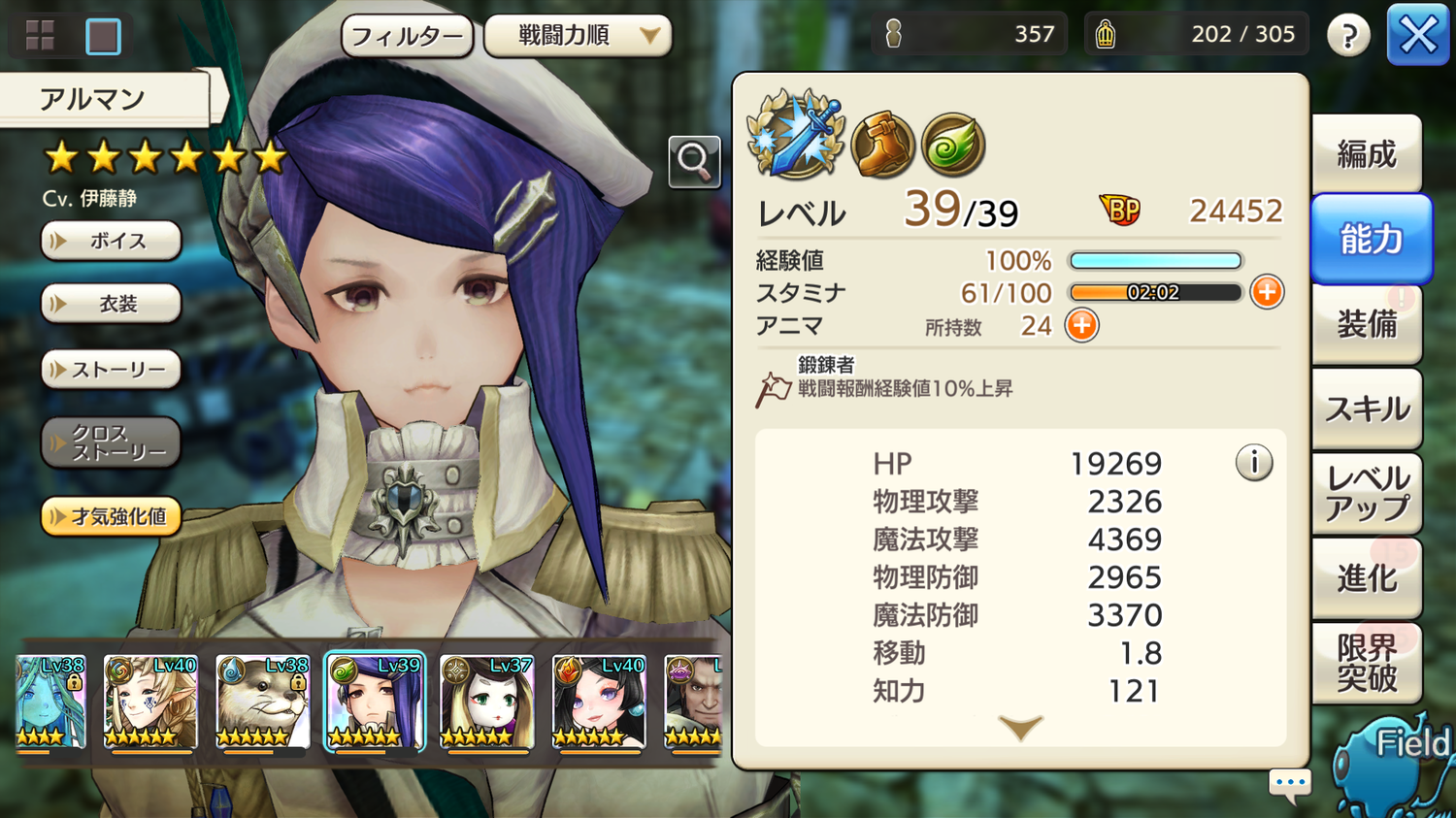Open the 衣装 costume menu
This screenshot has width=1456, height=818.
[112, 304]
